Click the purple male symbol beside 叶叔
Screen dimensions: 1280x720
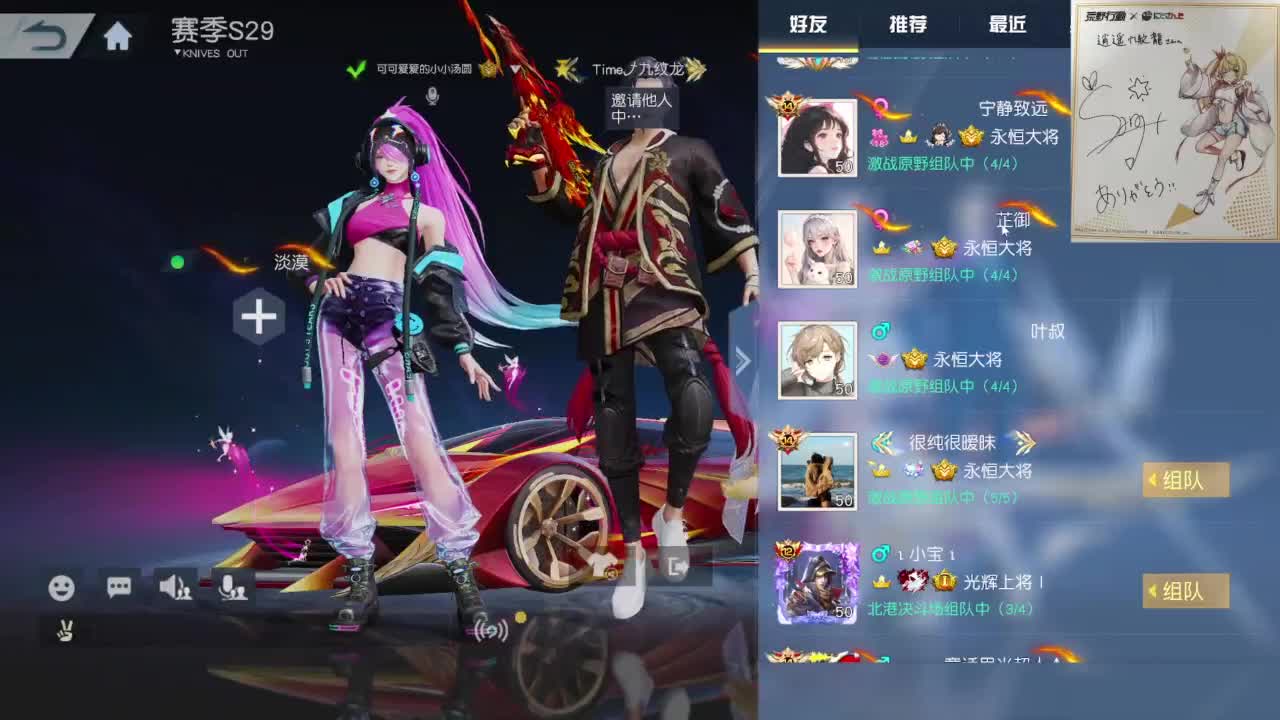882,332
